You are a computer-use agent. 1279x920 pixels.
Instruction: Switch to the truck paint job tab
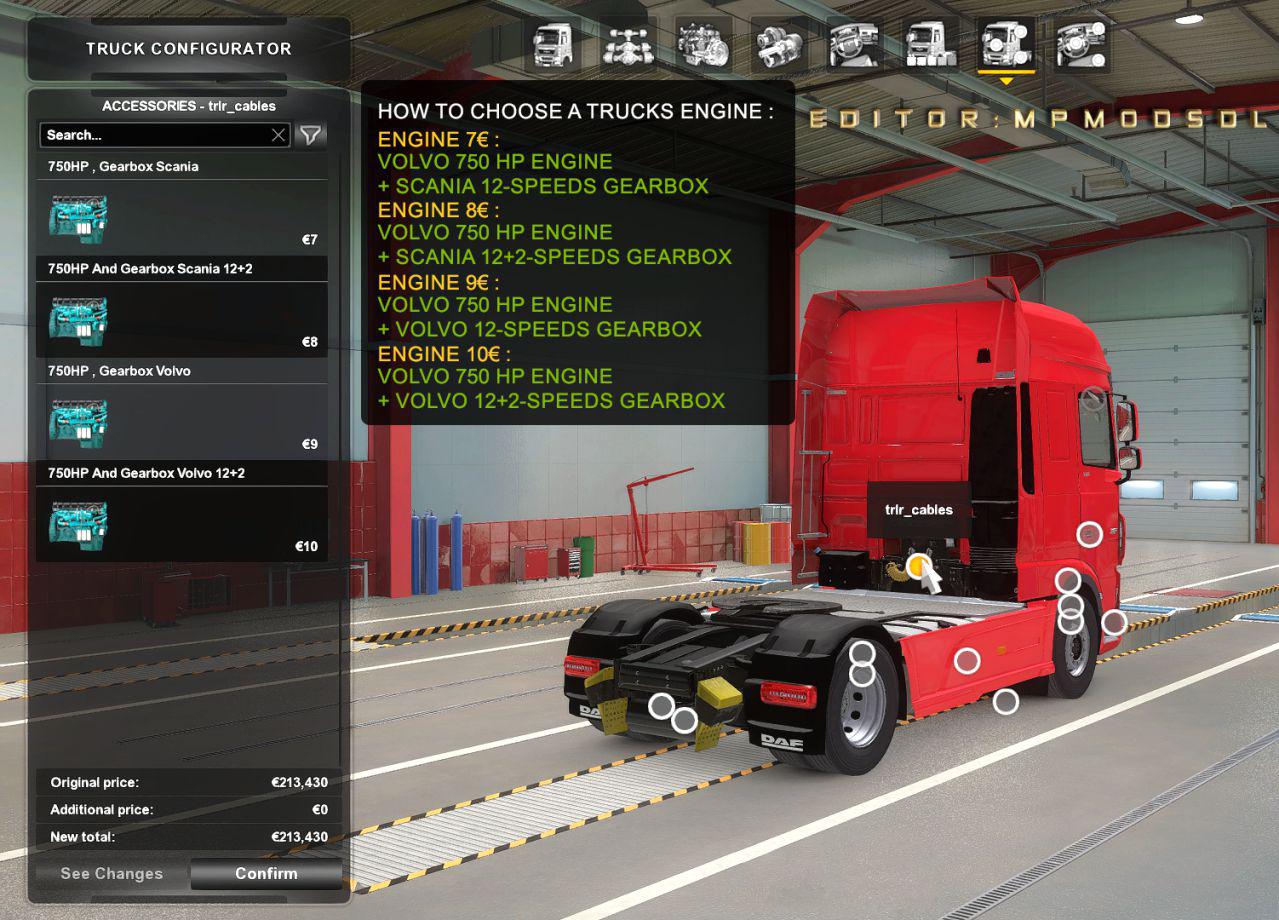pyautogui.click(x=930, y=45)
